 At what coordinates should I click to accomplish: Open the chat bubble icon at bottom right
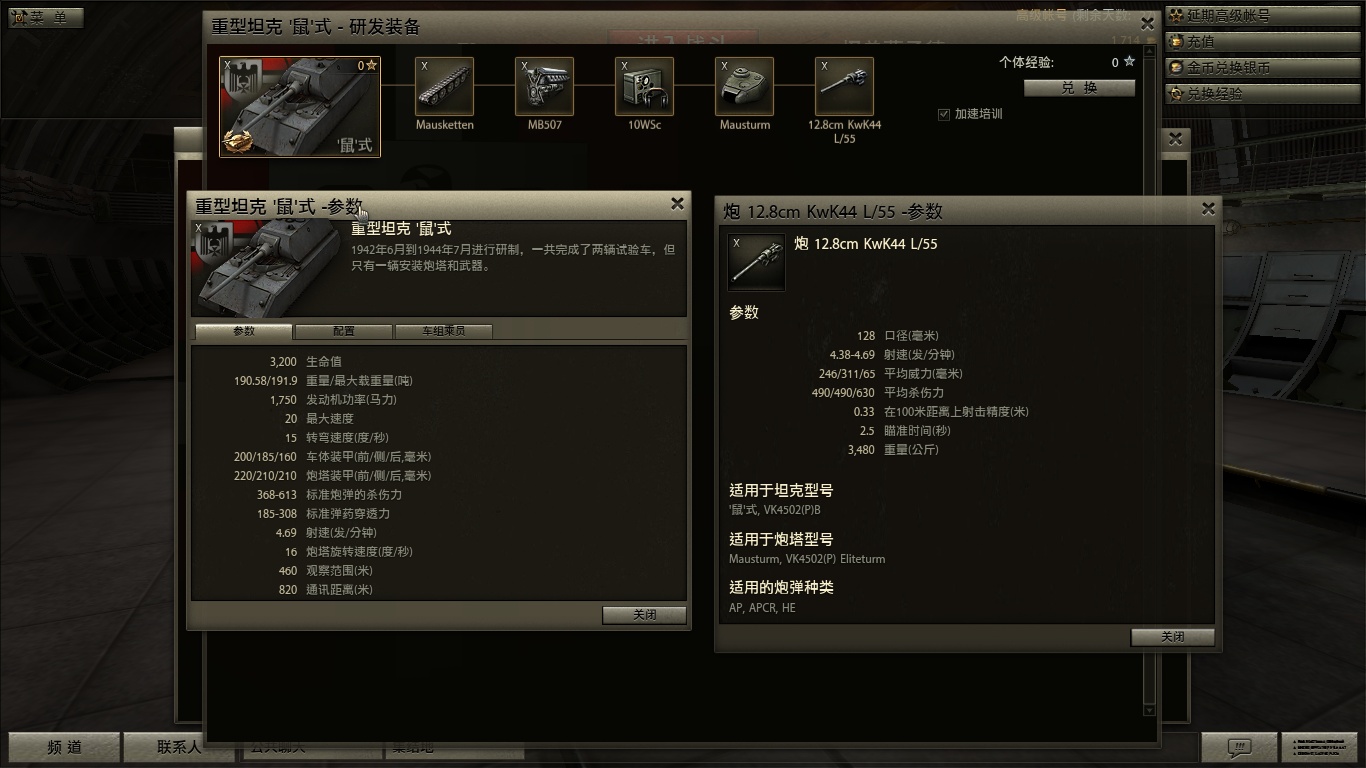pos(1240,747)
